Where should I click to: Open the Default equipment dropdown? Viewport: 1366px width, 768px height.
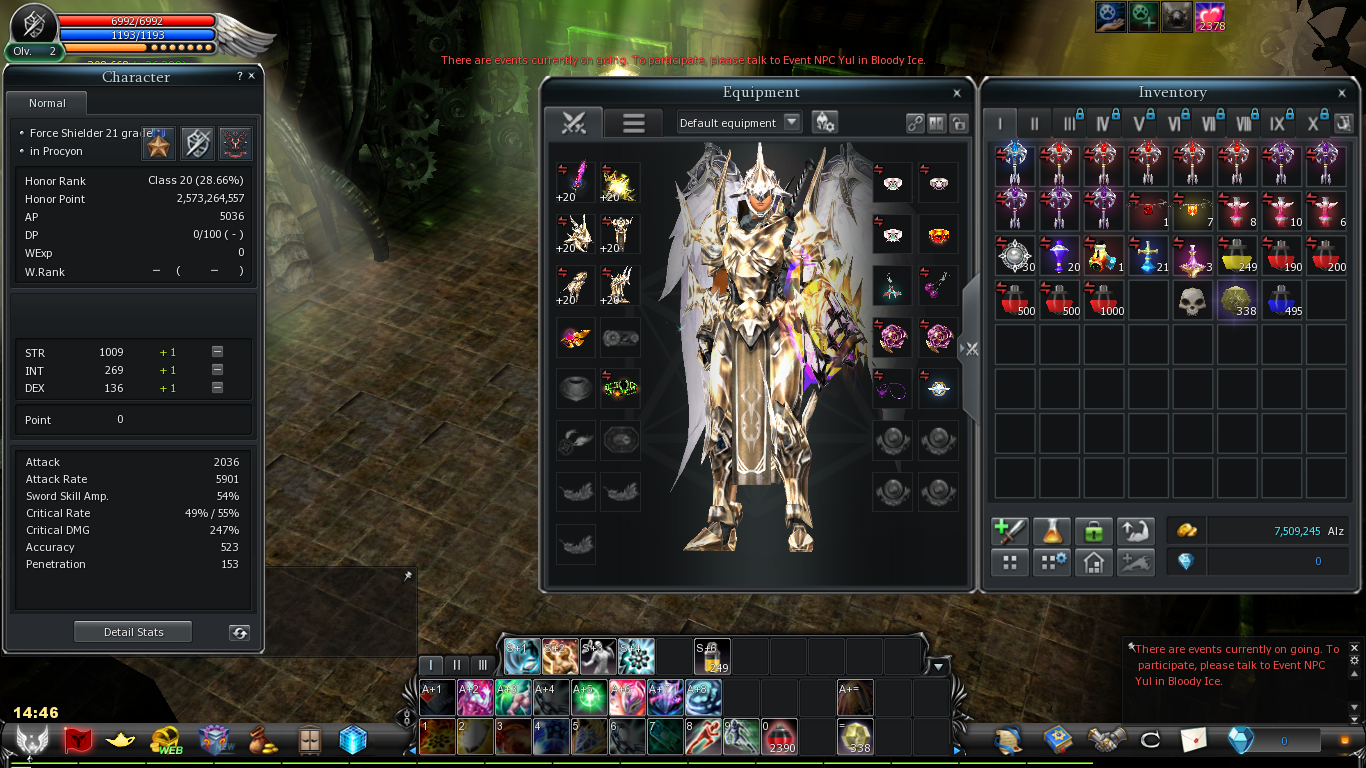pyautogui.click(x=792, y=122)
